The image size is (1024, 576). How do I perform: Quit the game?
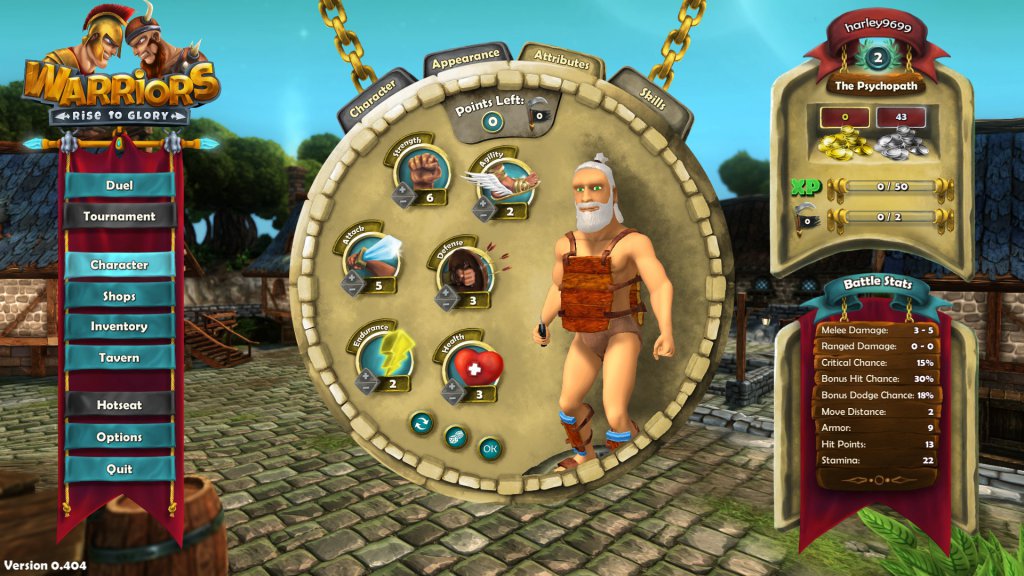coord(120,469)
